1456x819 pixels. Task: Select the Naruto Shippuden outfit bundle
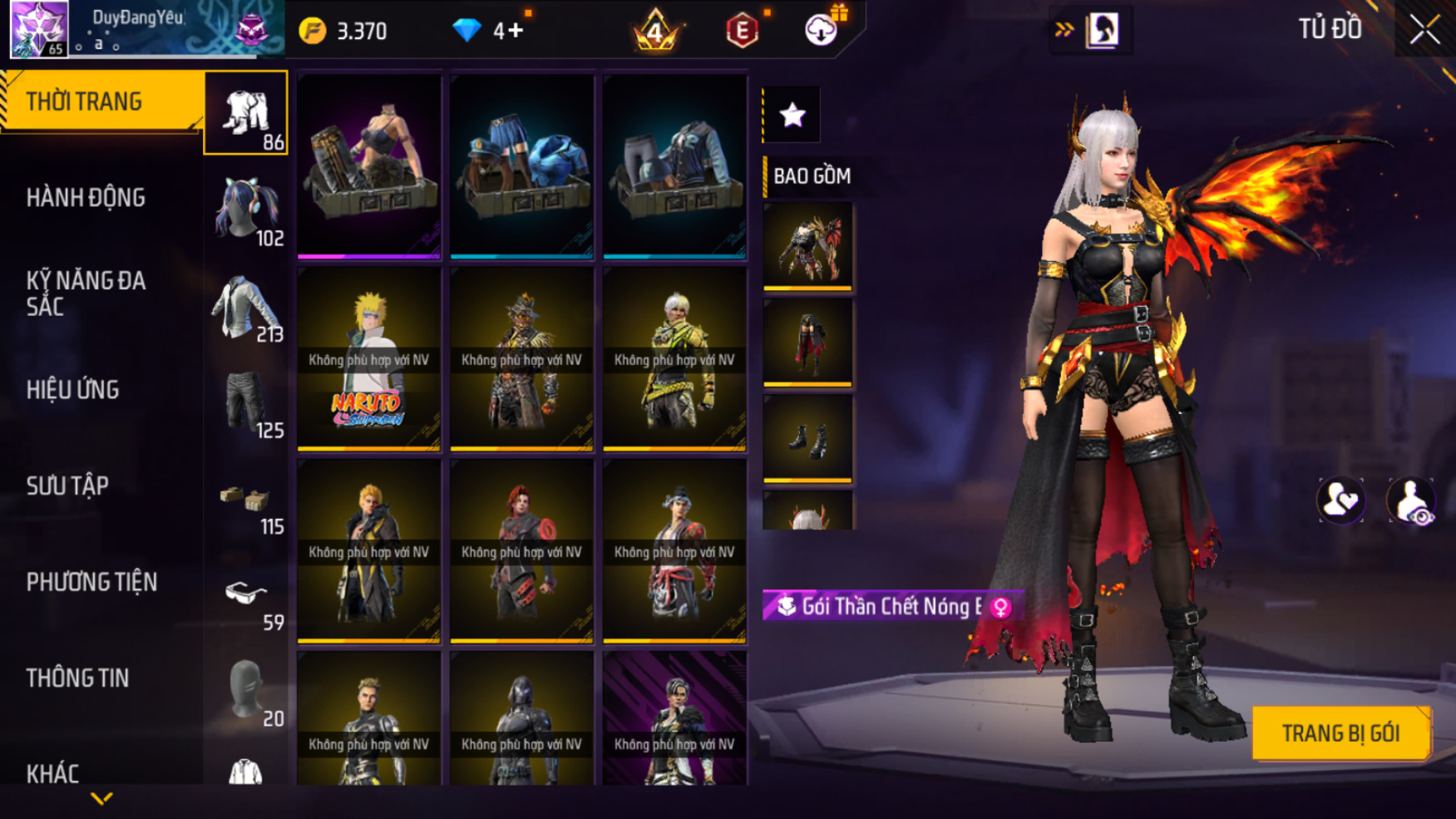coord(368,359)
